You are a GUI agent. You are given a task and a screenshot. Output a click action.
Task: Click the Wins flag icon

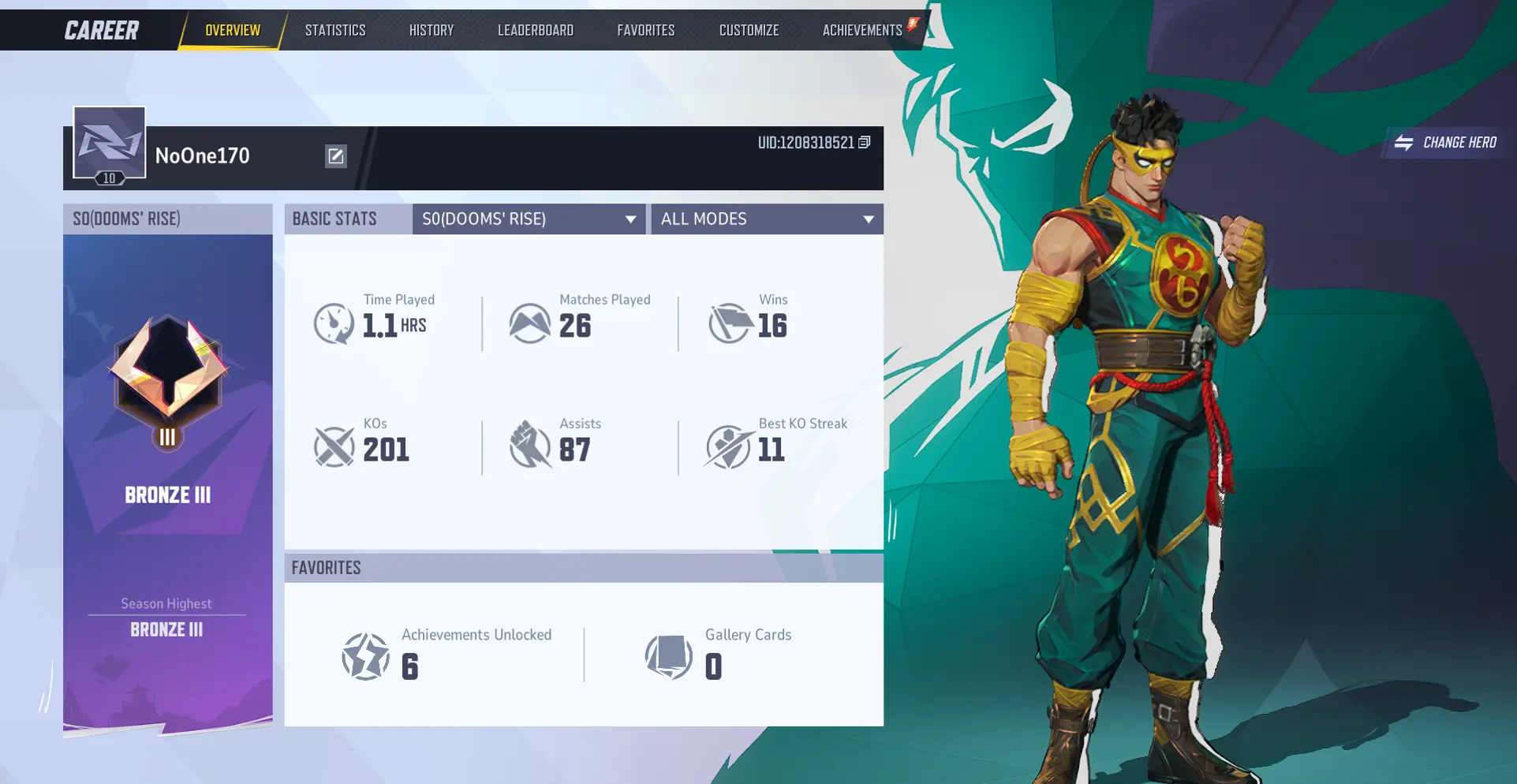730,323
